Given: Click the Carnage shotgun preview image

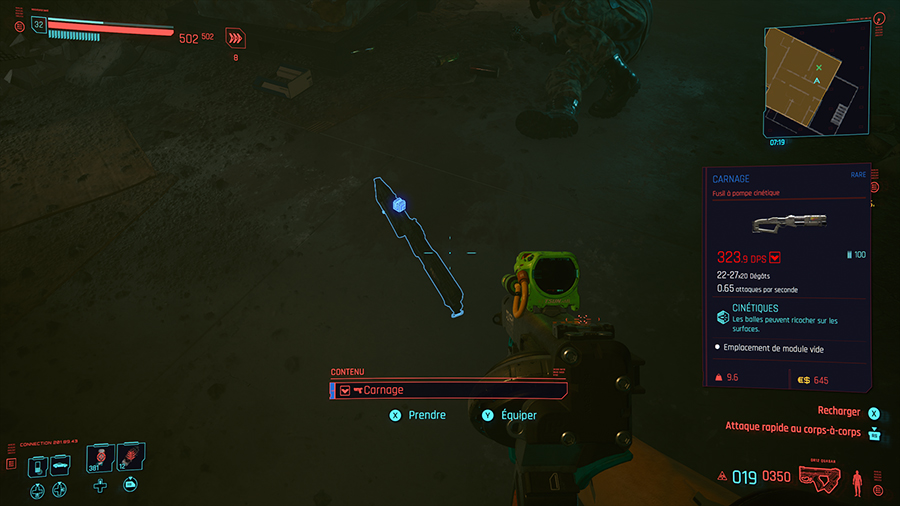Looking at the screenshot, I should tap(788, 221).
